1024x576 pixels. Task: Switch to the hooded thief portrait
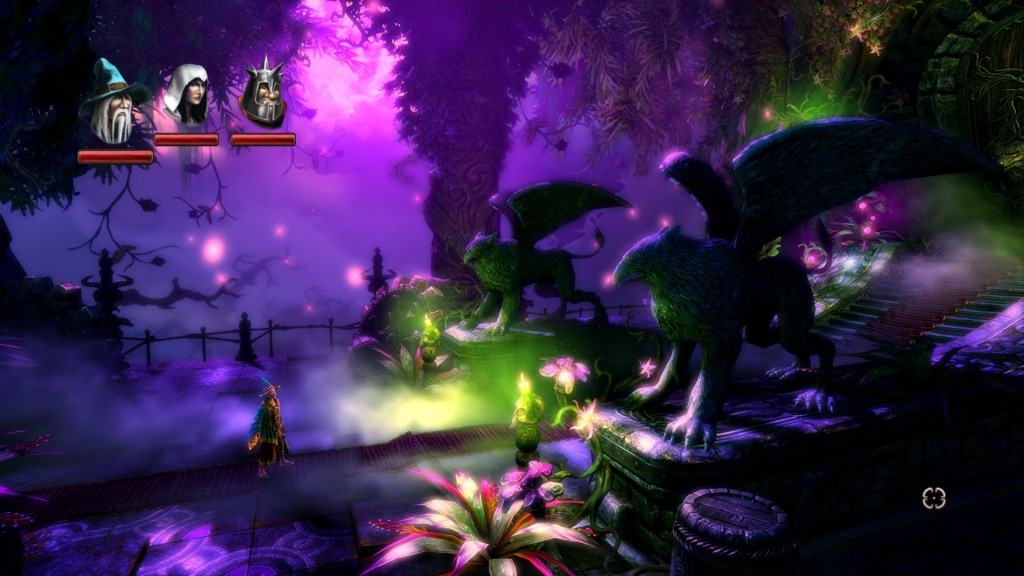[186, 95]
